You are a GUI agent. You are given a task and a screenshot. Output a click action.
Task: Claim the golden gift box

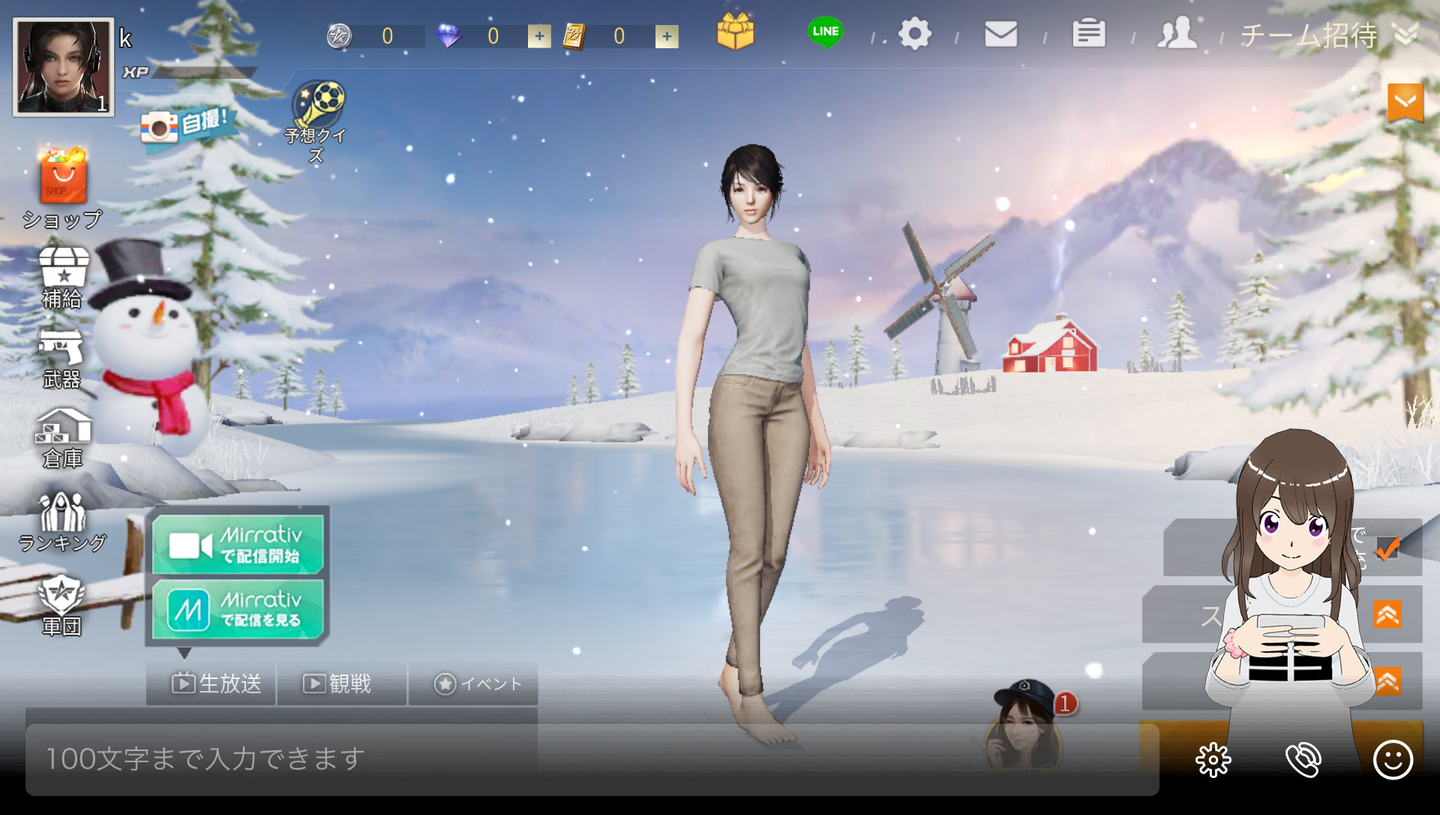[x=735, y=32]
